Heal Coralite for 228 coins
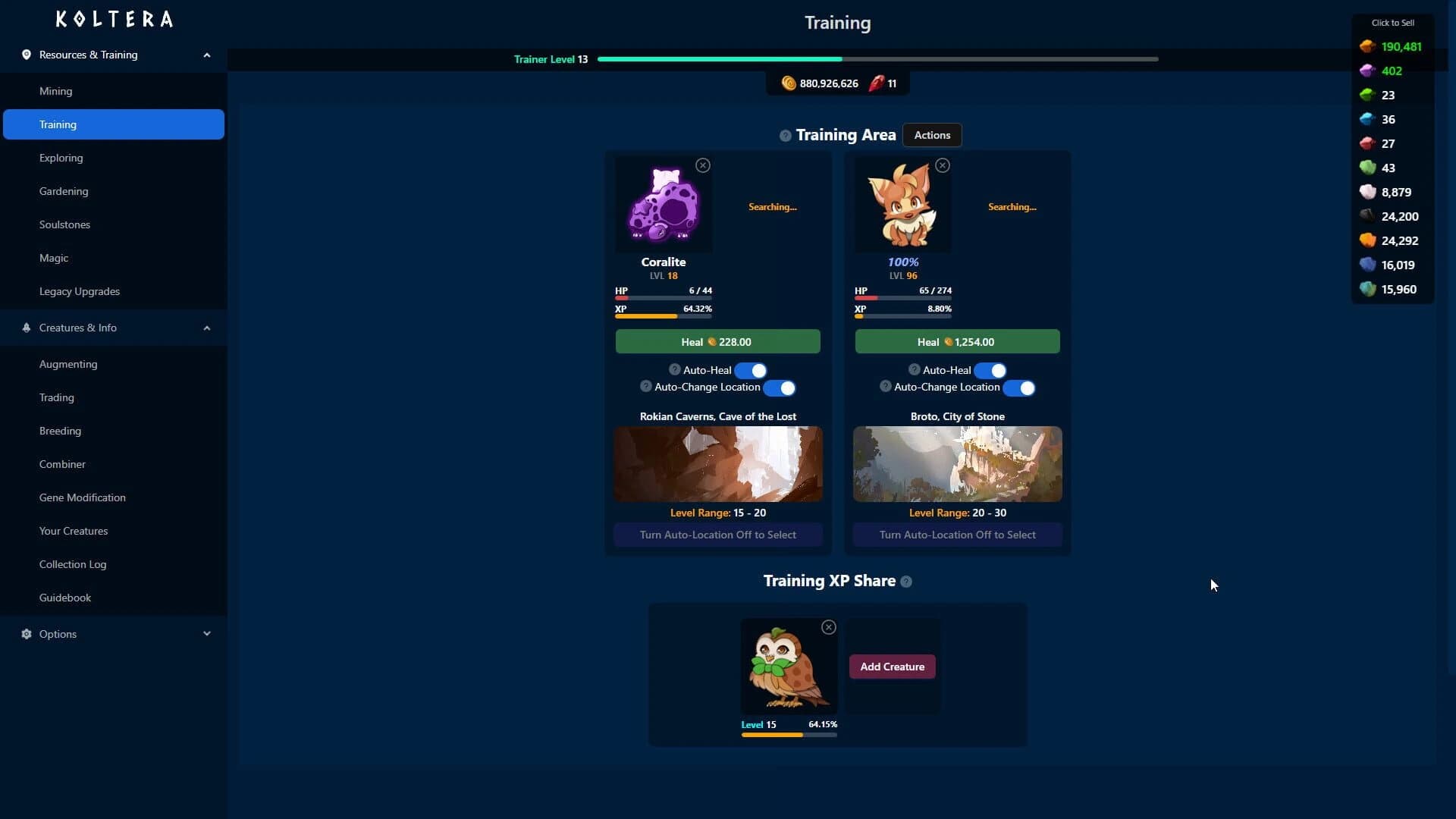Viewport: 1456px width, 819px height. click(x=717, y=341)
